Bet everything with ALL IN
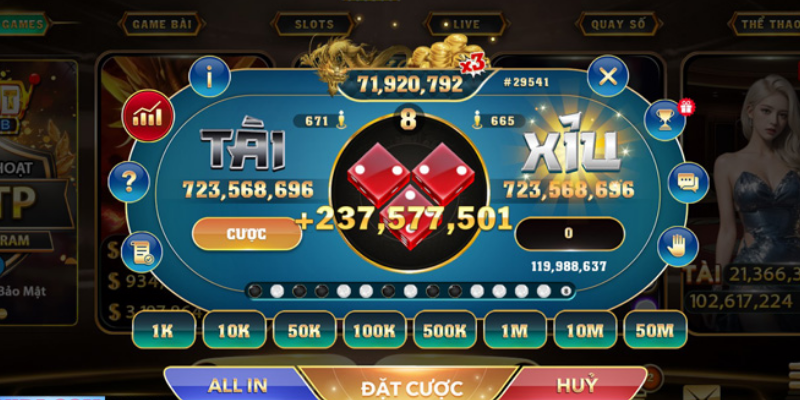Screen dimensions: 800x400 (x=236, y=385)
